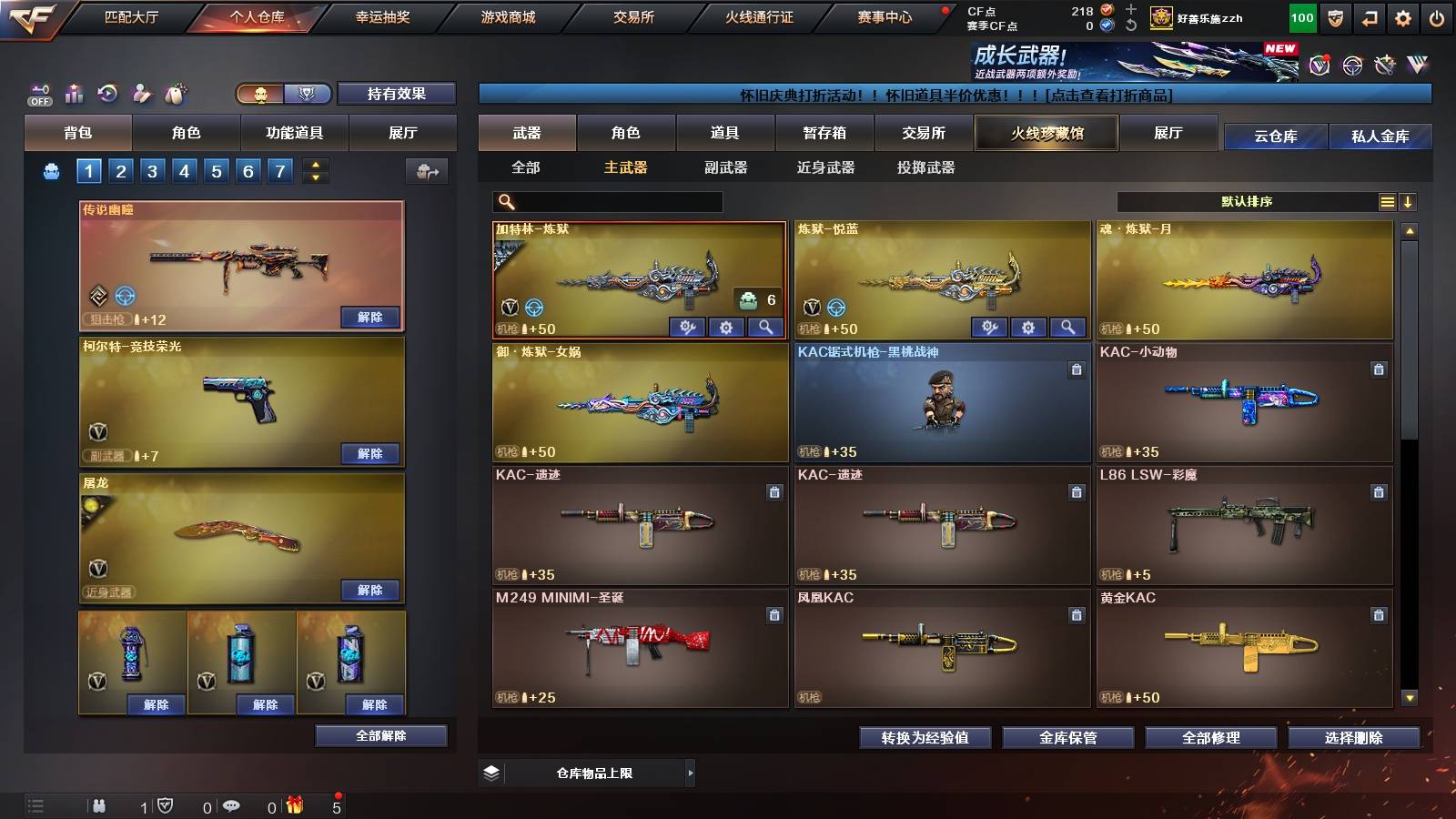The image size is (1456, 819).
Task: Click the bar chart statistics icon near the OFF switch
Action: click(x=73, y=94)
